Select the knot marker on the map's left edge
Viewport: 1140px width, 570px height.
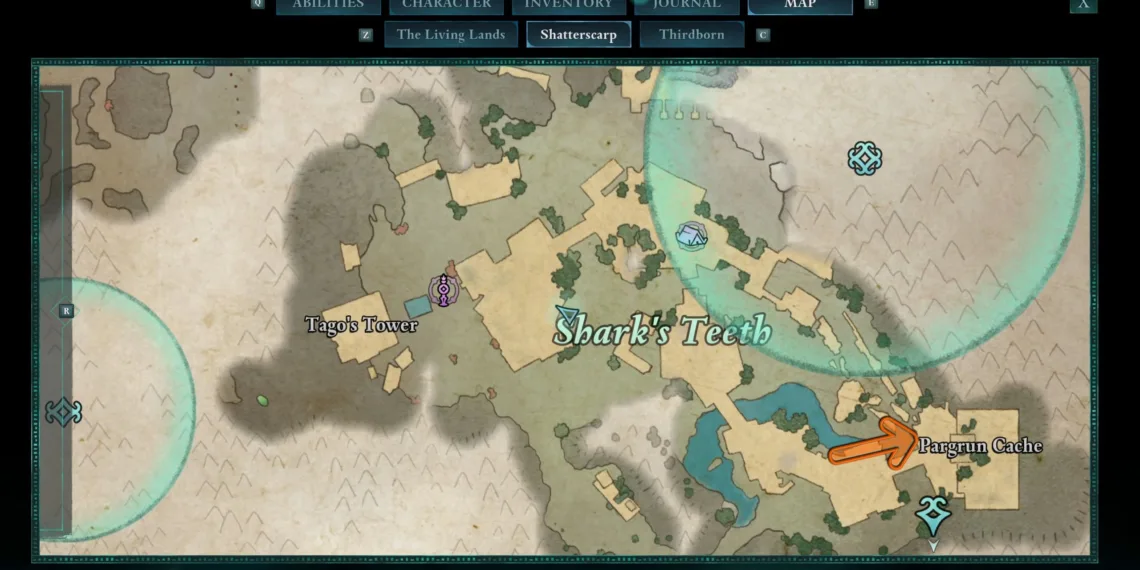point(63,412)
